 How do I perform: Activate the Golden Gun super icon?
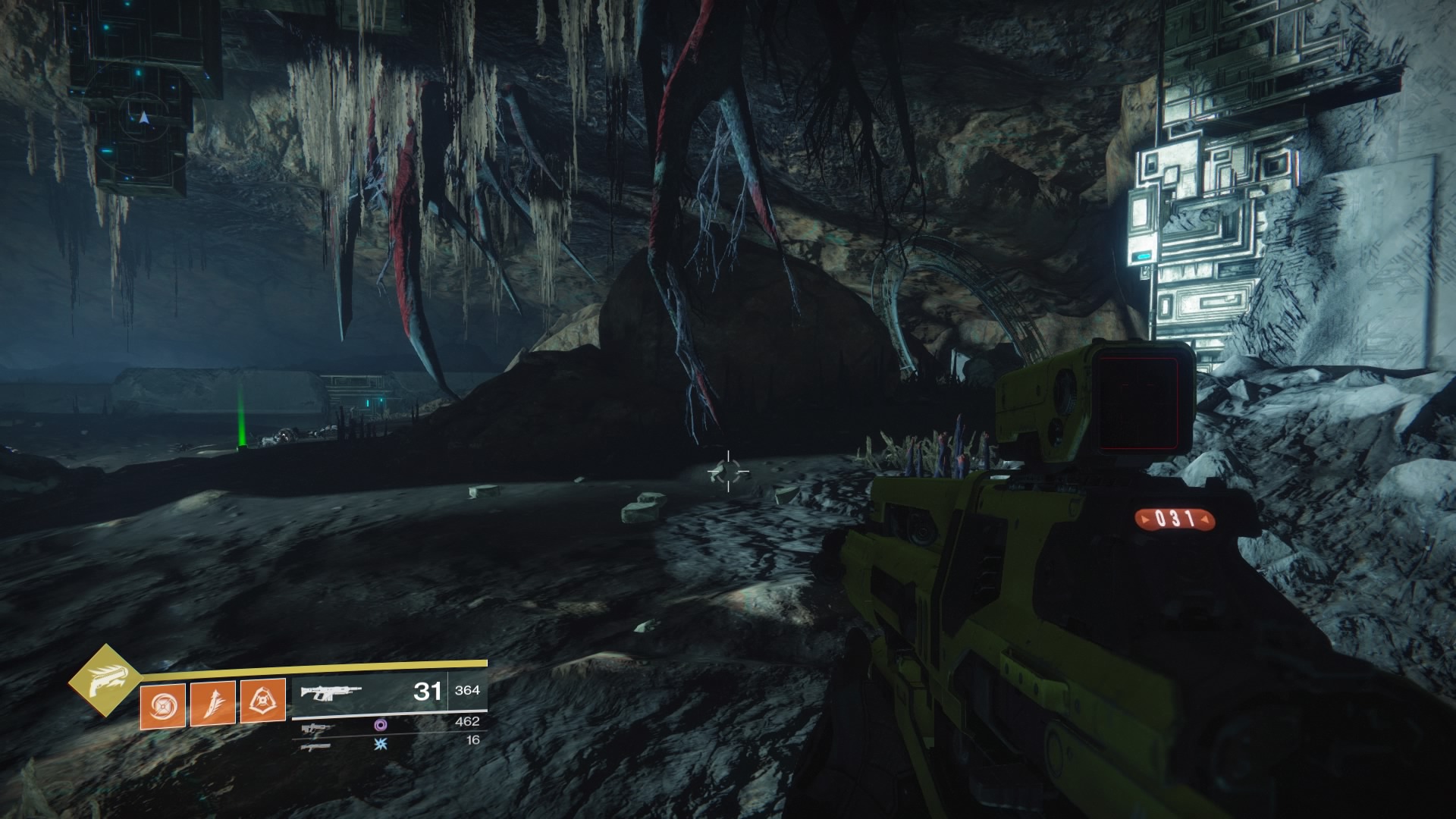click(105, 681)
